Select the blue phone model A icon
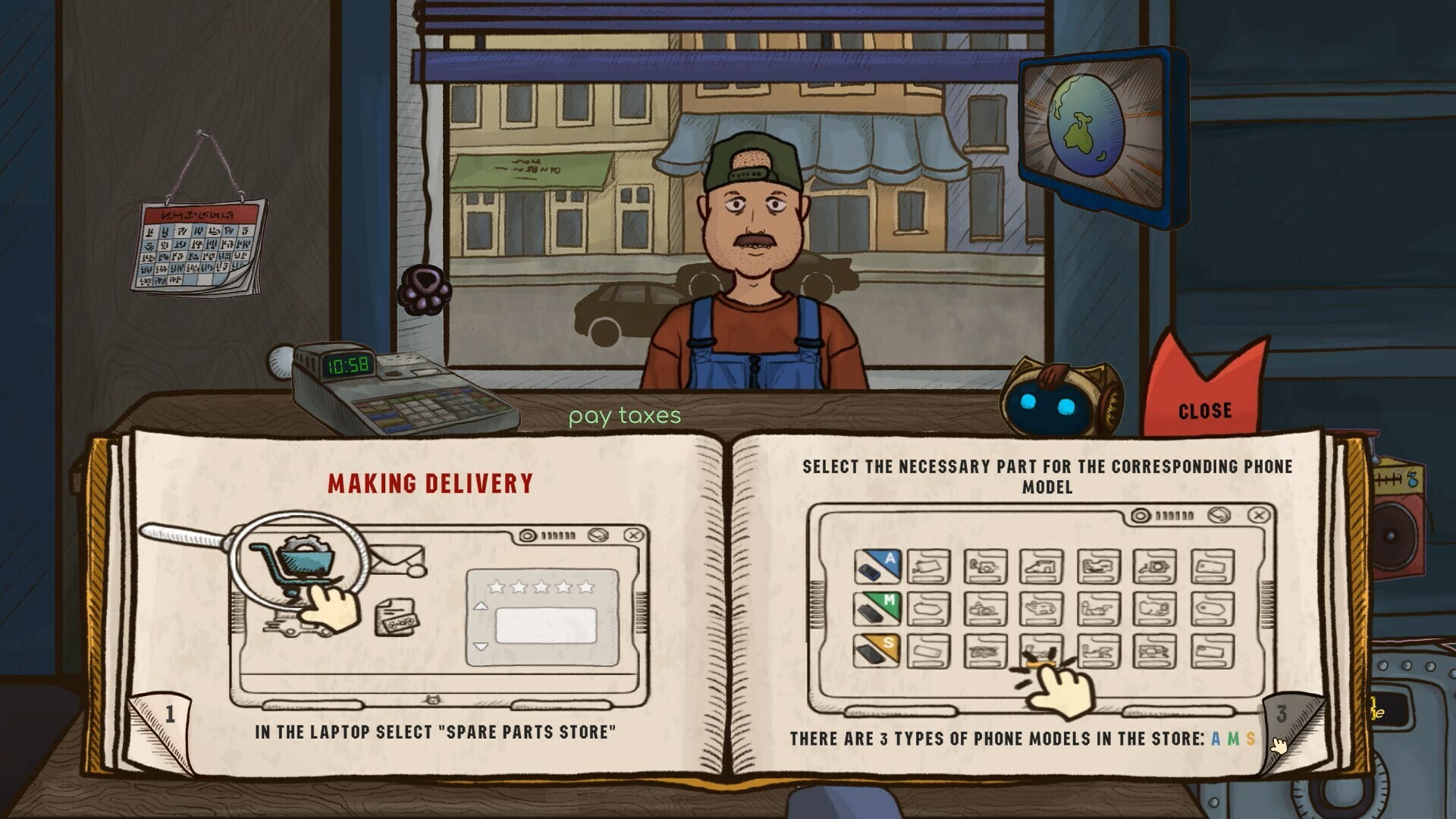The width and height of the screenshot is (1456, 819). 878,566
